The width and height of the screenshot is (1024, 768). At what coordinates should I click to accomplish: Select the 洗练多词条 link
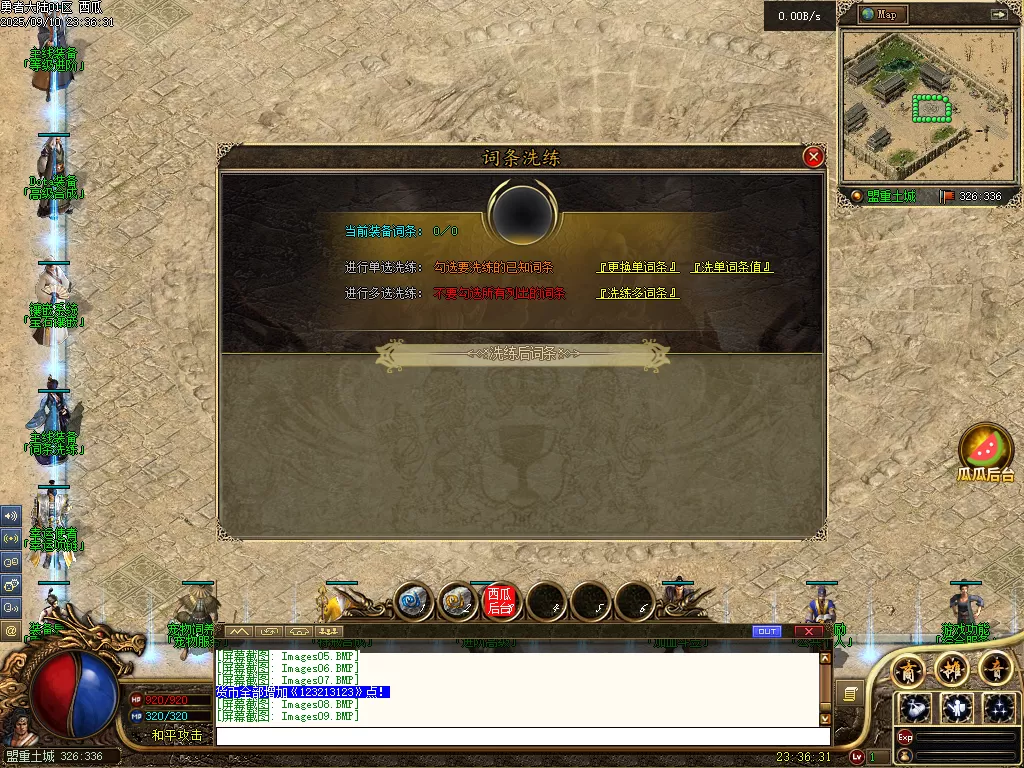click(x=639, y=293)
